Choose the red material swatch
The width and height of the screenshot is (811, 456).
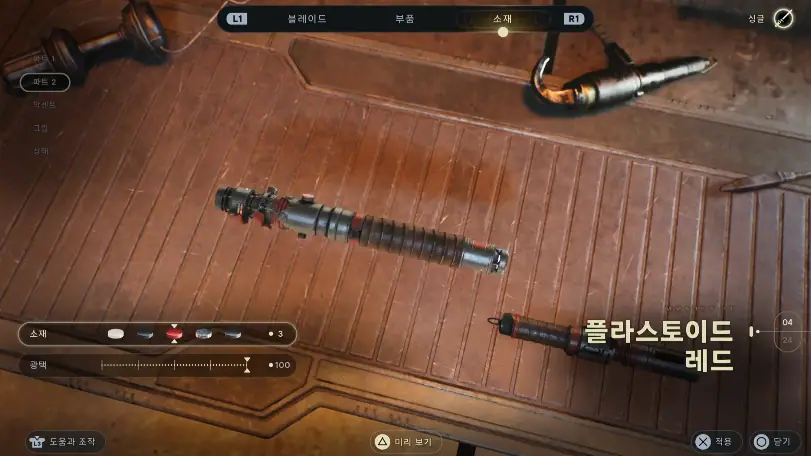pyautogui.click(x=174, y=334)
